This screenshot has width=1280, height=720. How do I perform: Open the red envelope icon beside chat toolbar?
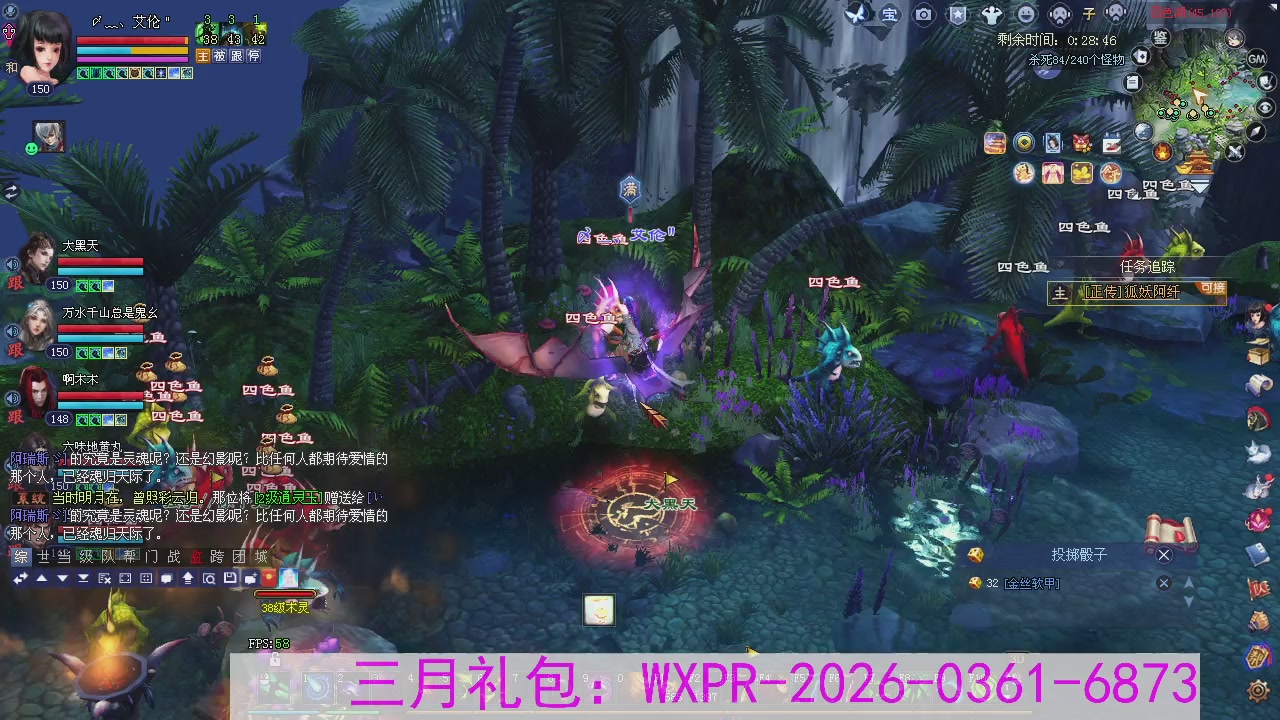(269, 578)
